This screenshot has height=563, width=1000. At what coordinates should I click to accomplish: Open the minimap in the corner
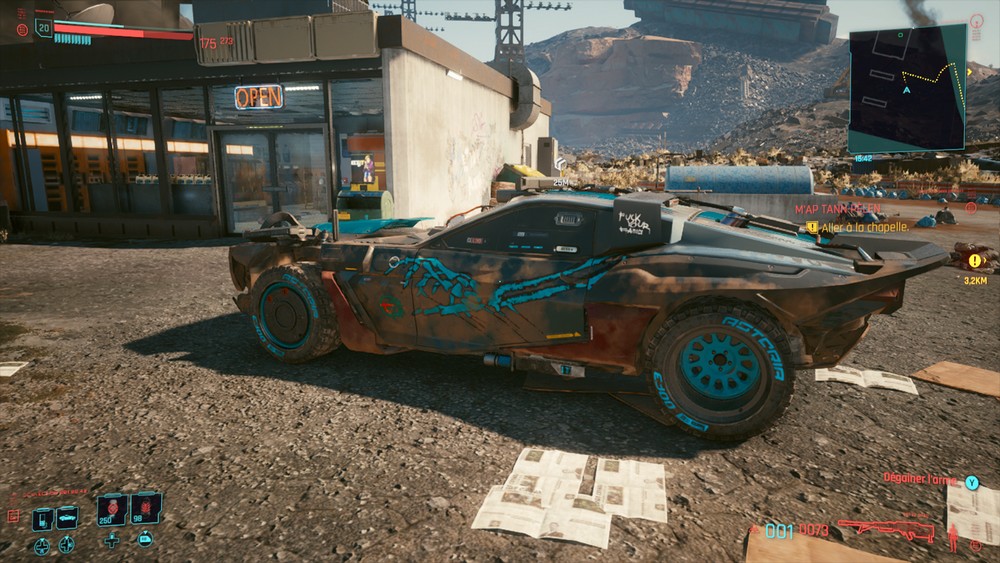[907, 88]
